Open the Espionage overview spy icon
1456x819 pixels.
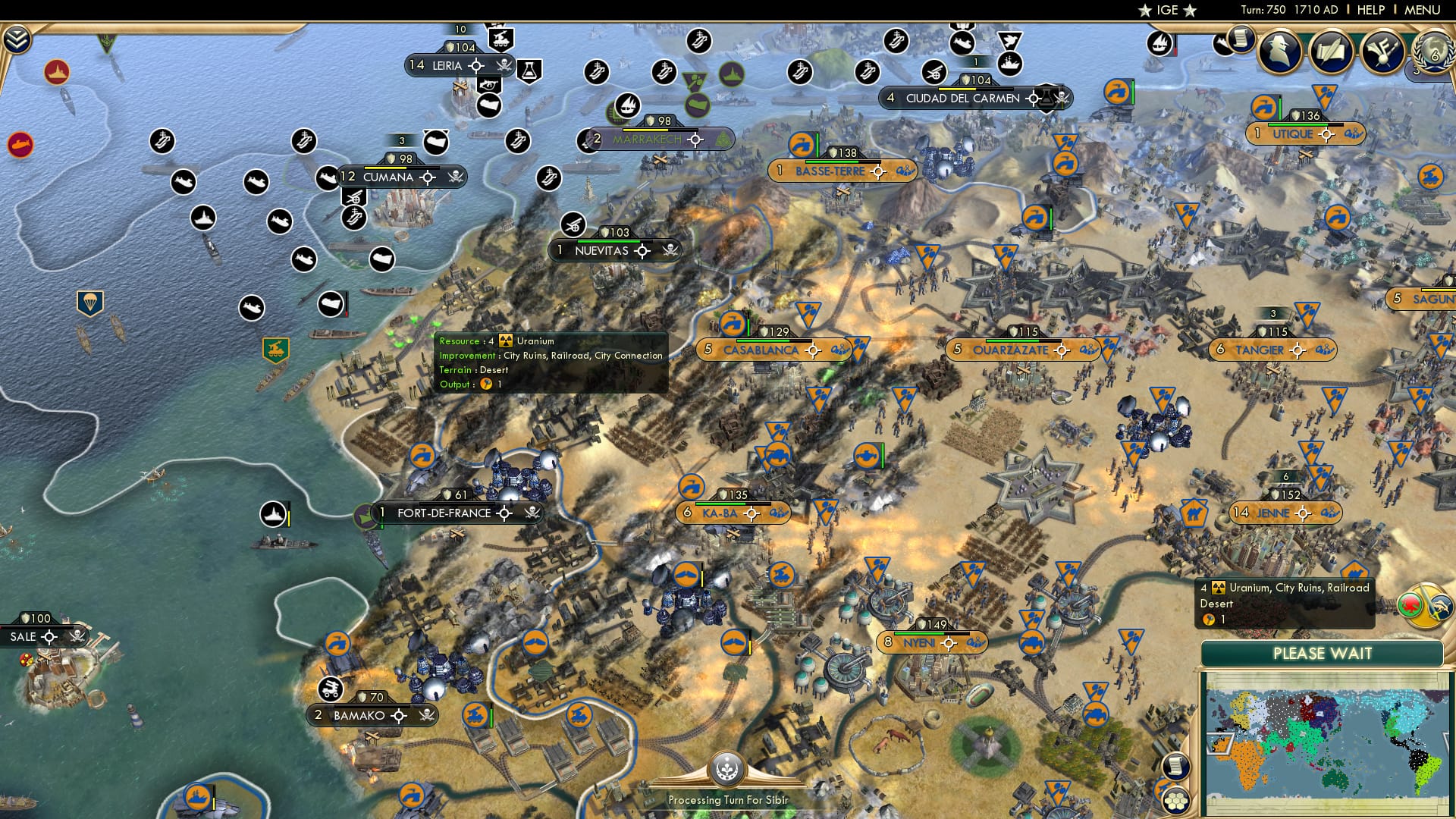tap(1280, 52)
